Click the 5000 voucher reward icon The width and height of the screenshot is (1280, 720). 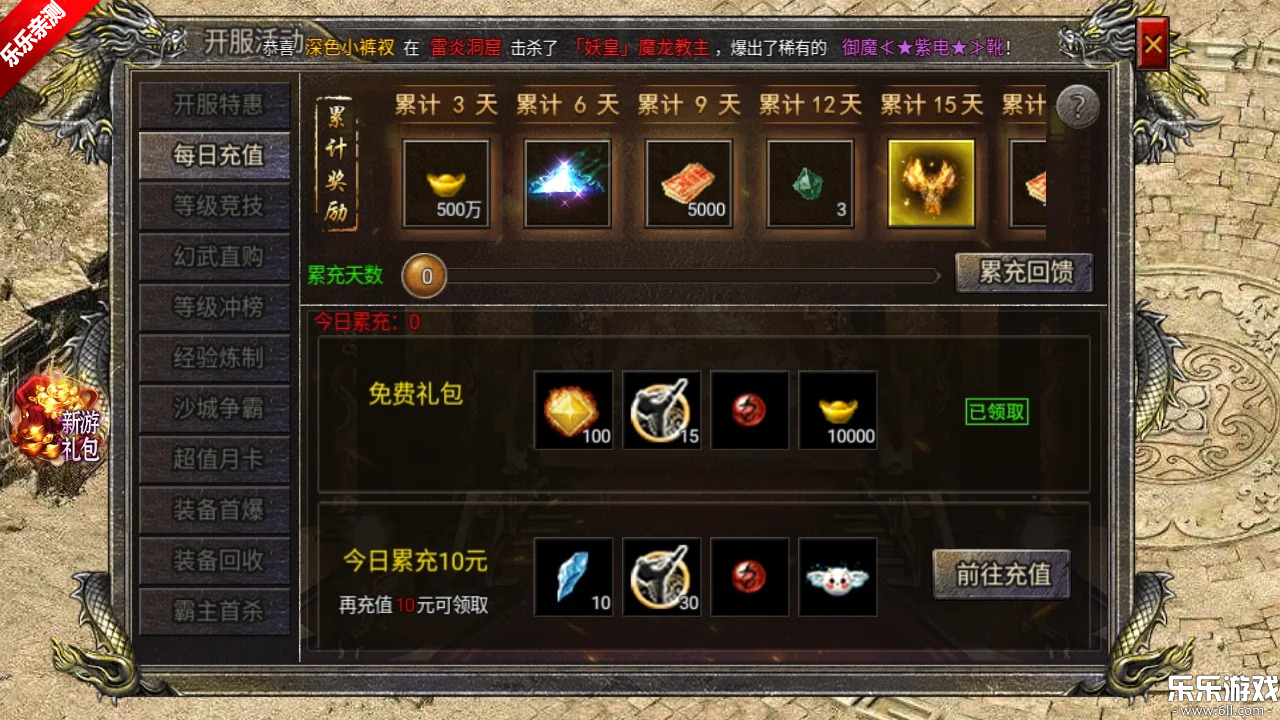(688, 184)
